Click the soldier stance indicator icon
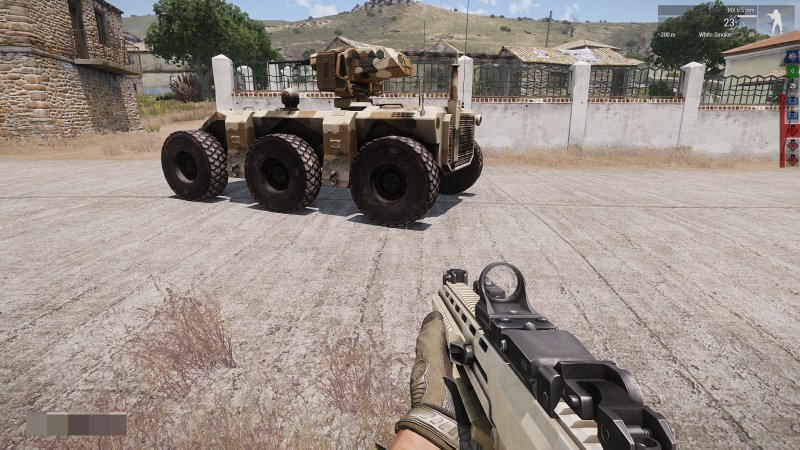The image size is (800, 450). click(775, 21)
